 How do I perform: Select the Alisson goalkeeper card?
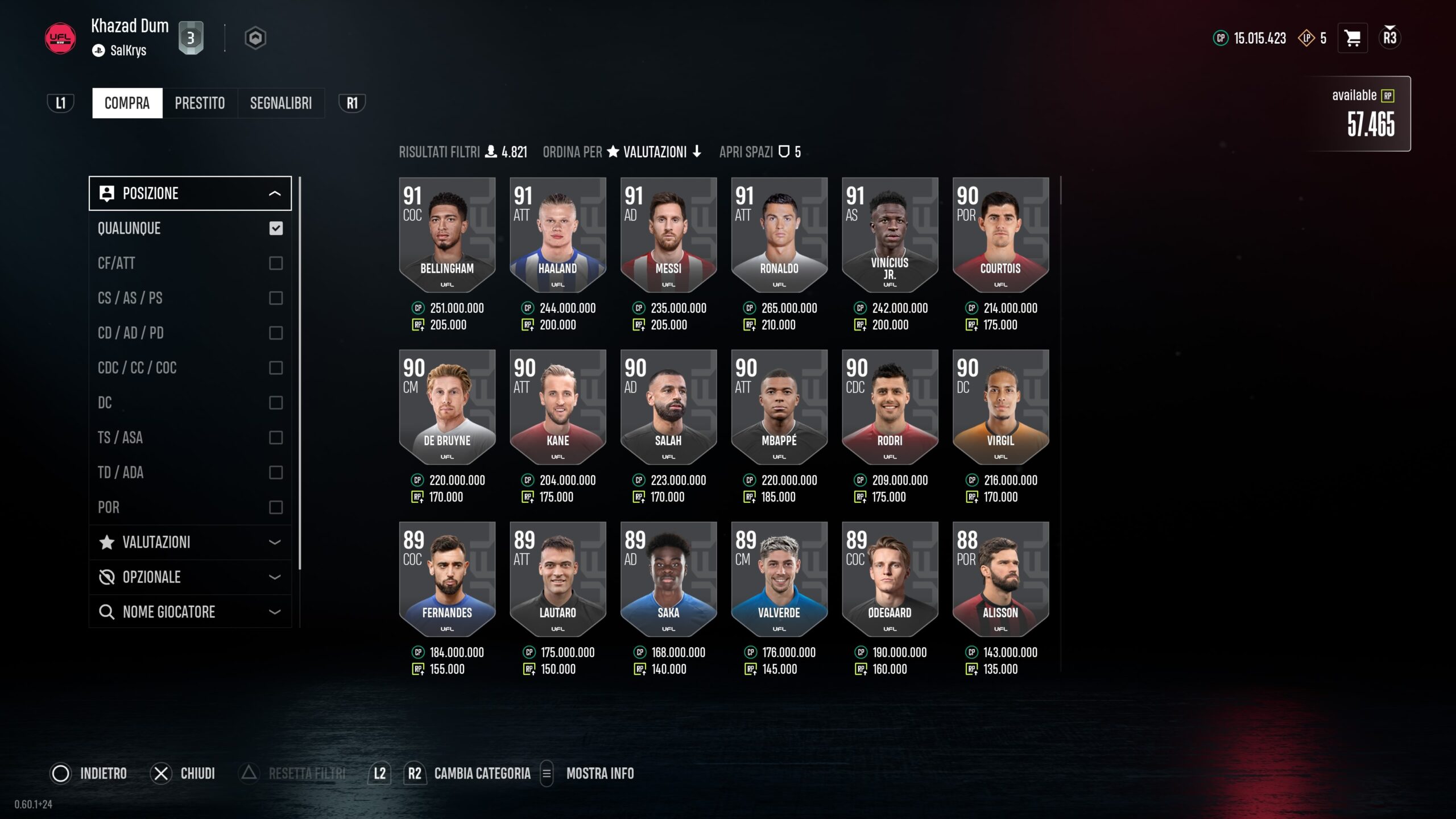click(x=1000, y=580)
